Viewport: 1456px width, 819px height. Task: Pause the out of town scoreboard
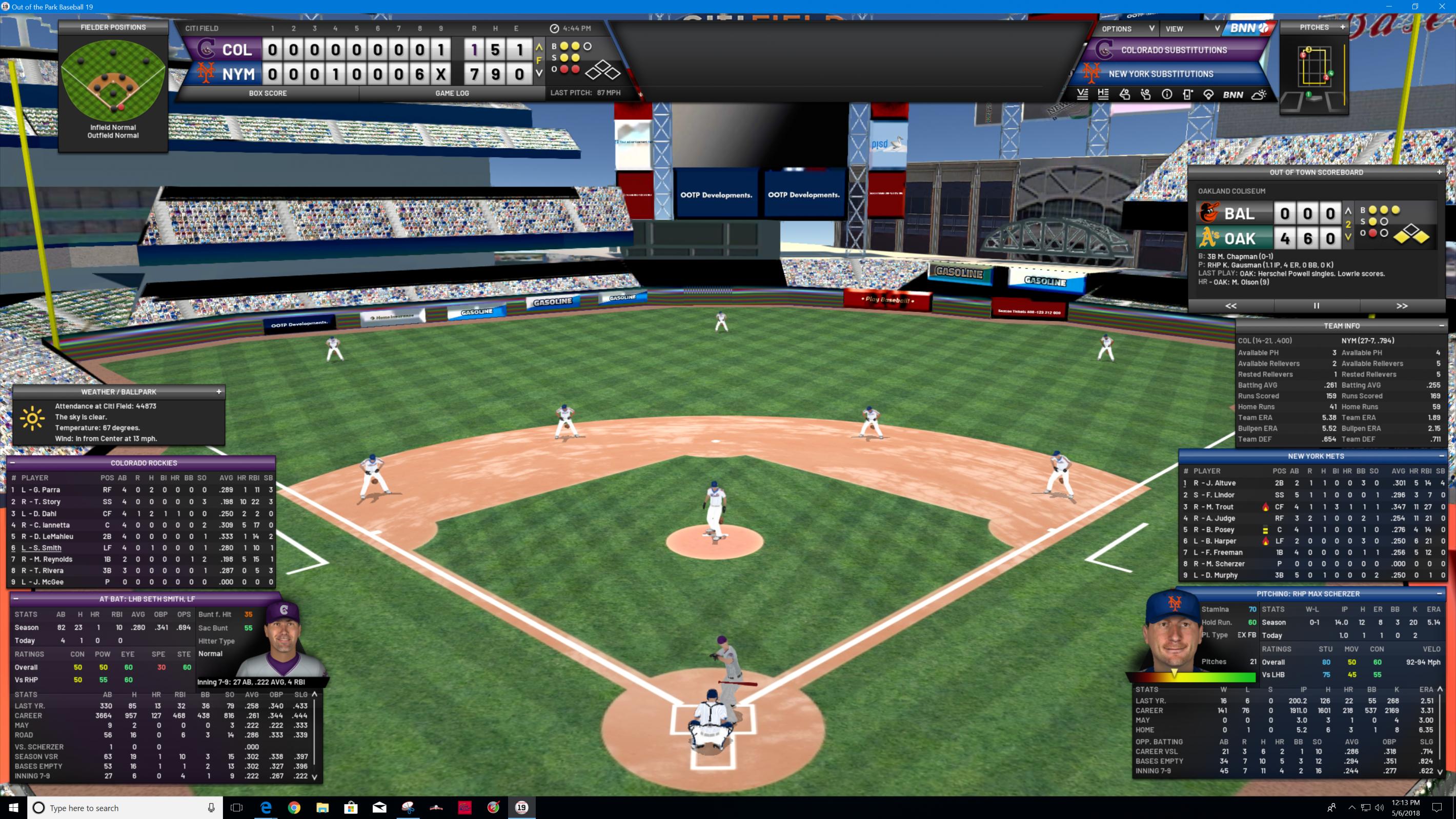tap(1317, 306)
